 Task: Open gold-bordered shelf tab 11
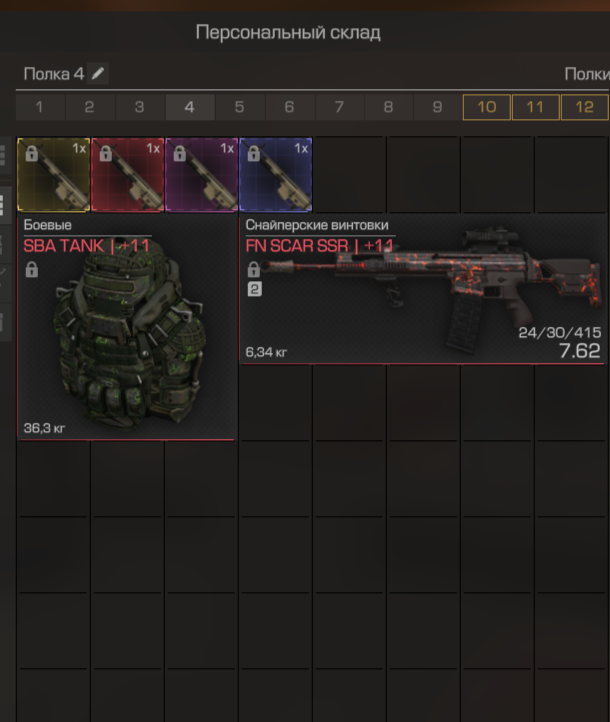[535, 107]
